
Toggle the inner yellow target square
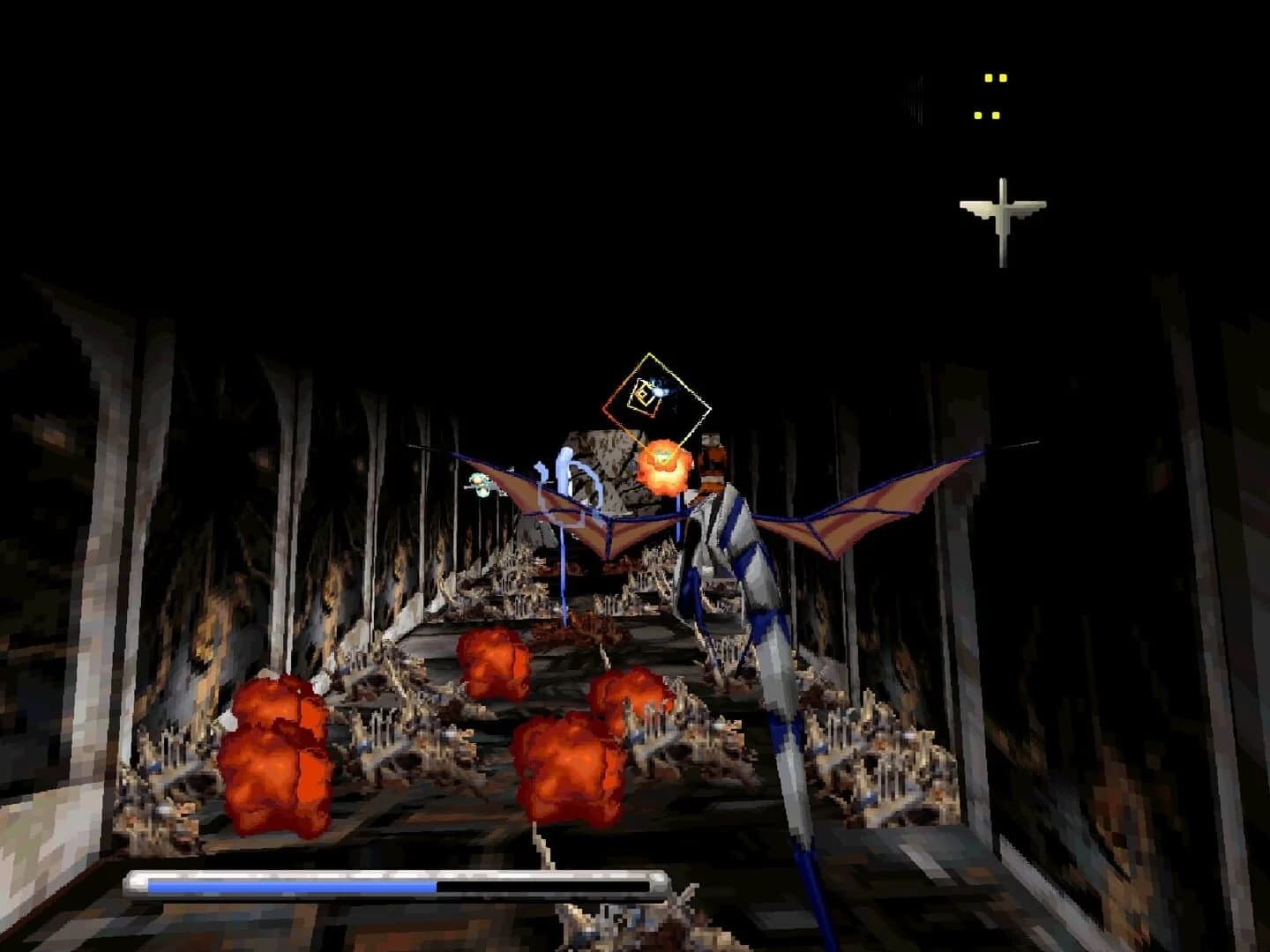(x=643, y=393)
